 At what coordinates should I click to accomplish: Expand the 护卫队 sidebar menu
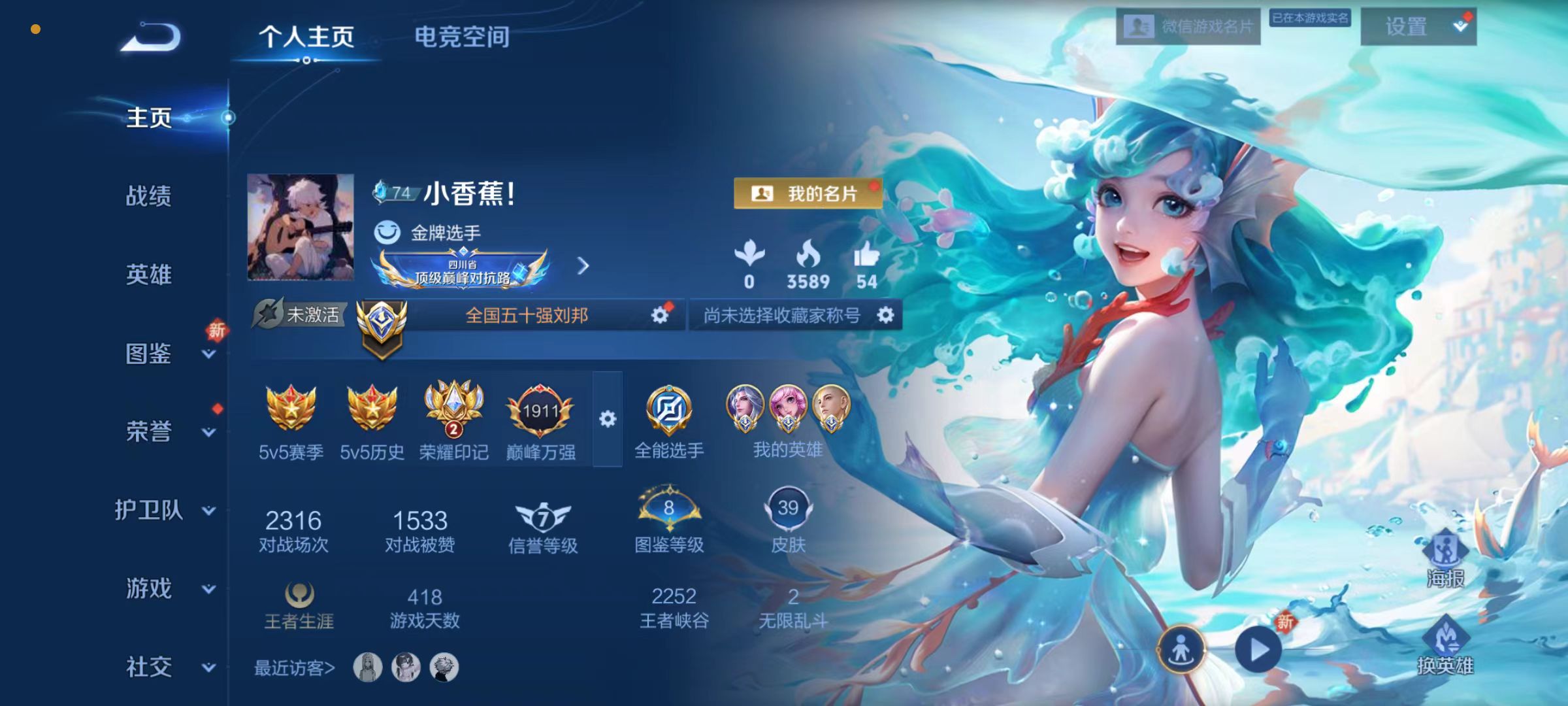(x=208, y=511)
